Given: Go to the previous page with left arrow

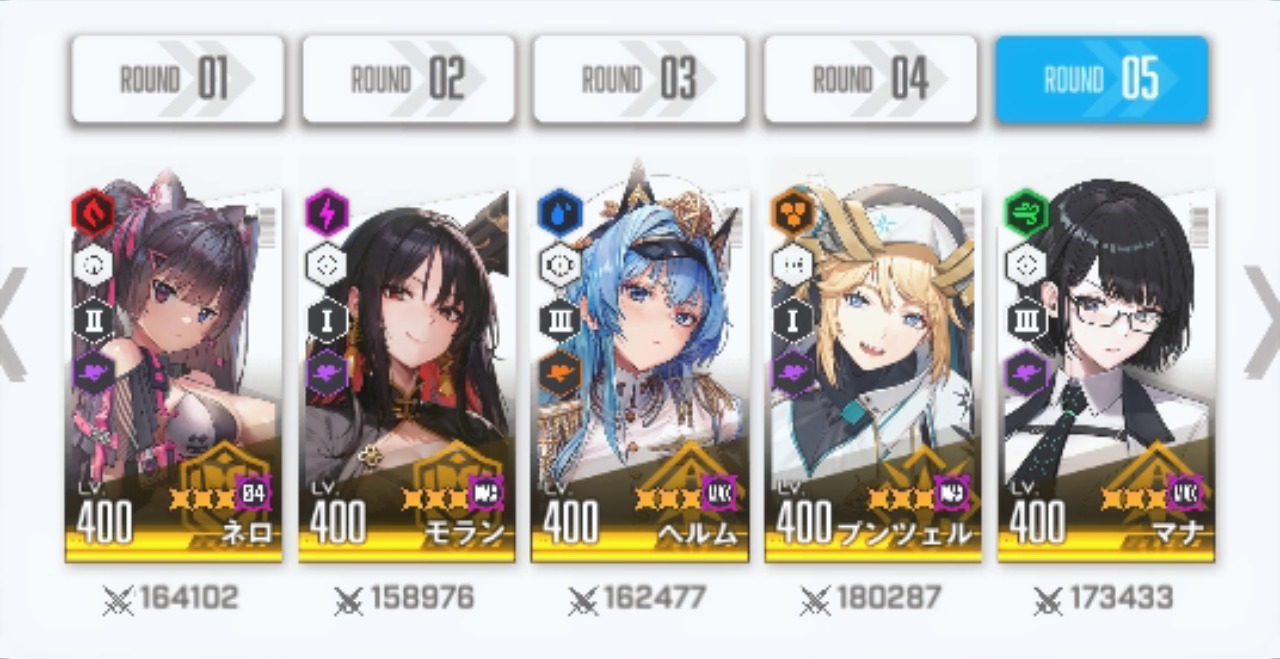Looking at the screenshot, I should (x=12, y=323).
